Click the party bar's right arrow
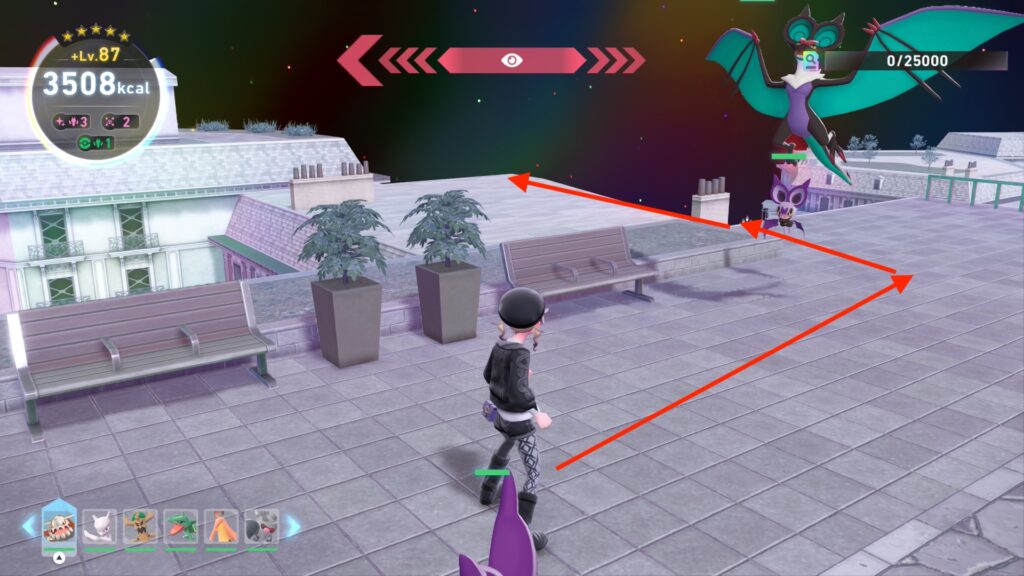 click(293, 526)
